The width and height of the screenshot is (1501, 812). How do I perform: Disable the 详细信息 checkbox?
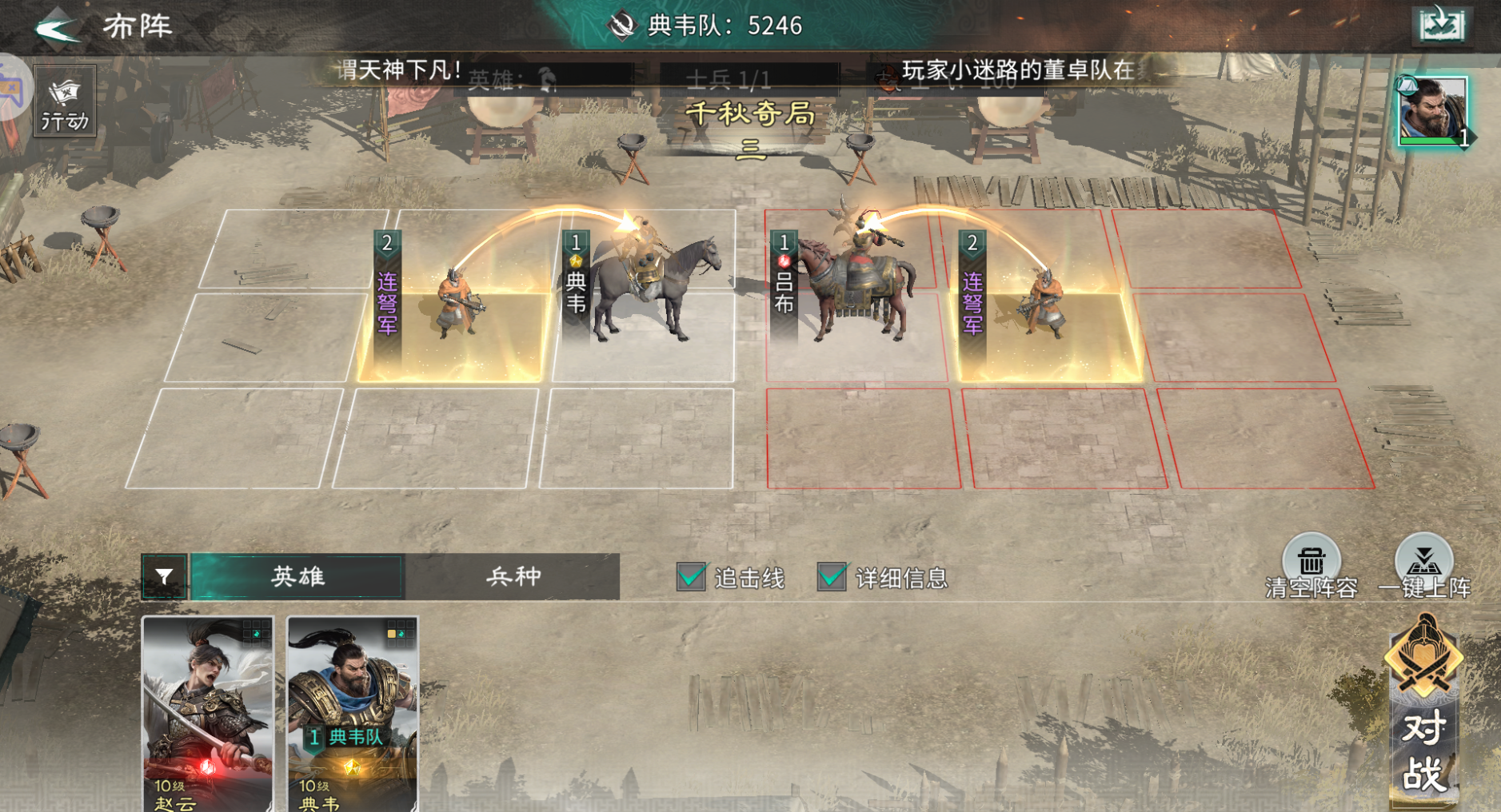(831, 575)
